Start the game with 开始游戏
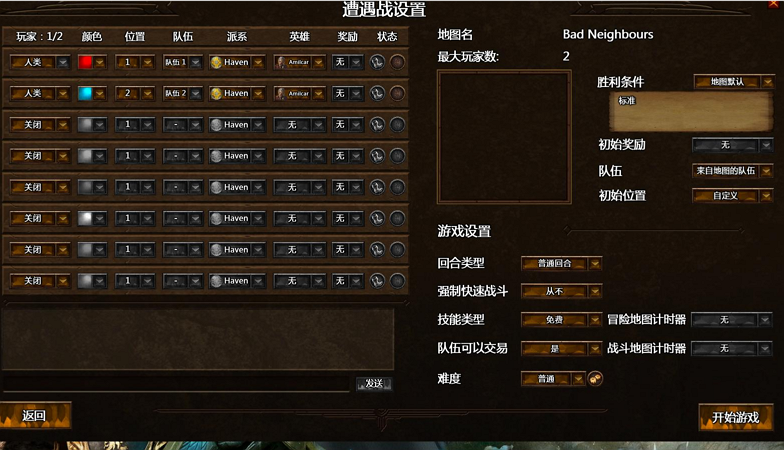The image size is (784, 450). [x=735, y=417]
